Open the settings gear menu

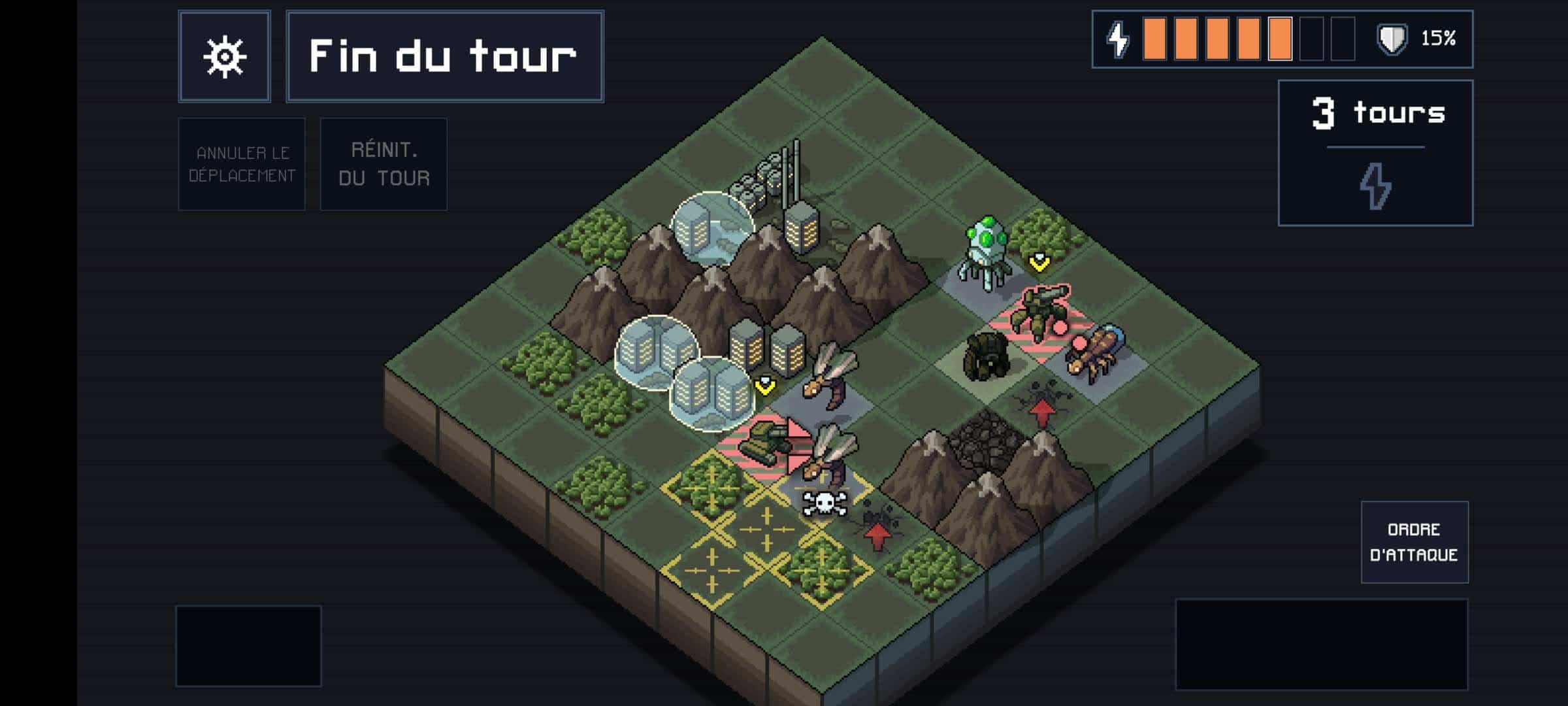(225, 56)
